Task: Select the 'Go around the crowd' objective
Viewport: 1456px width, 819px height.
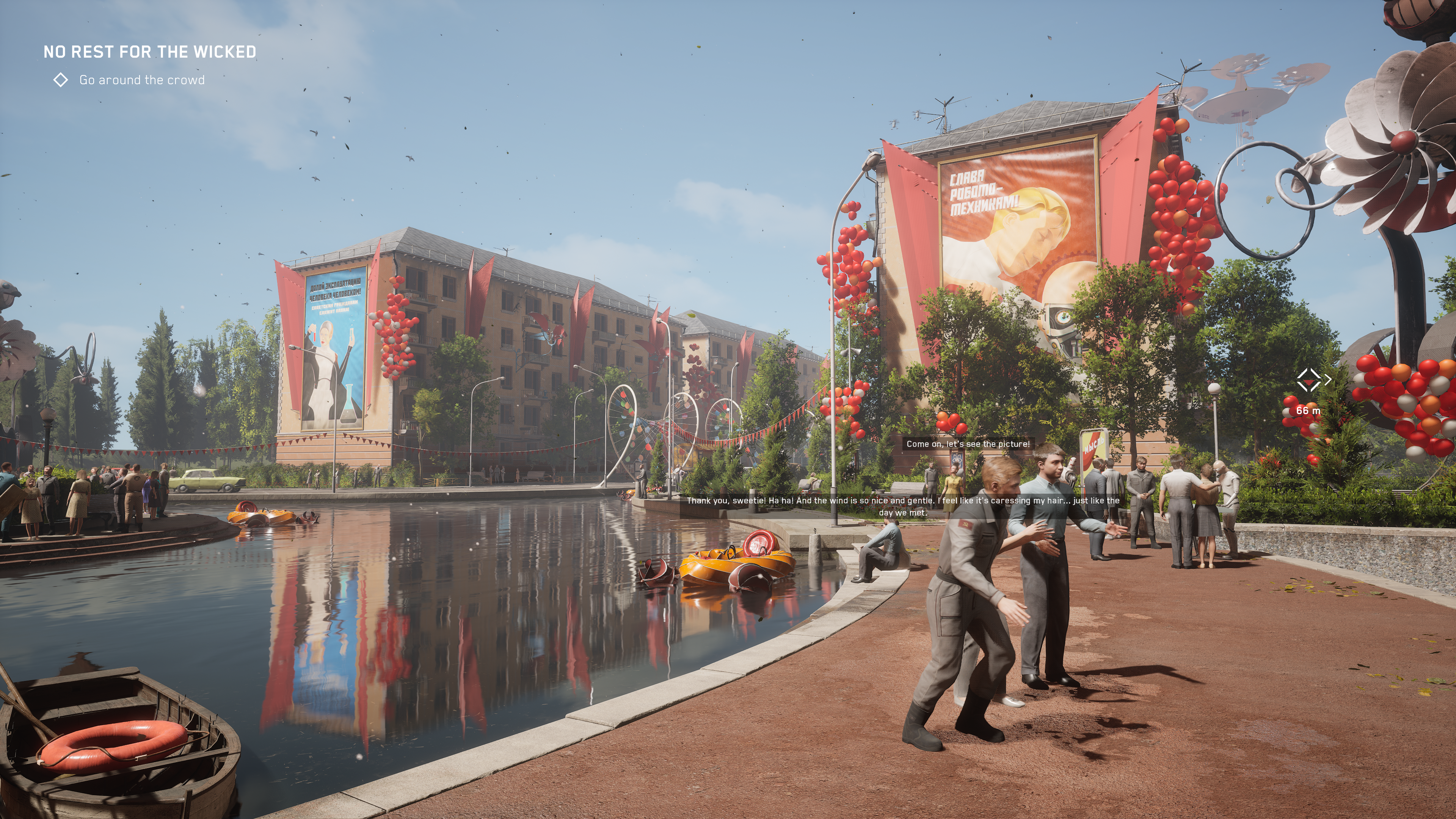Action: click(141, 80)
